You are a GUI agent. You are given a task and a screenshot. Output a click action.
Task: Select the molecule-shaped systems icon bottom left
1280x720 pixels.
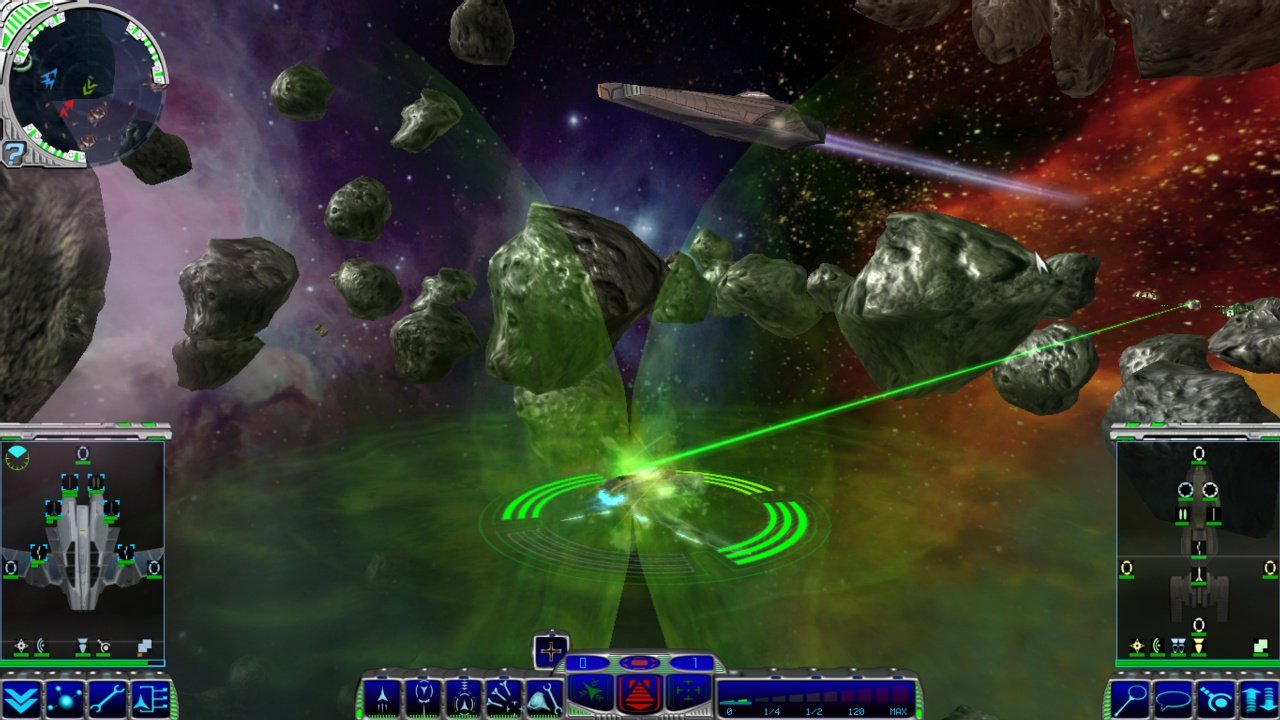click(x=64, y=695)
